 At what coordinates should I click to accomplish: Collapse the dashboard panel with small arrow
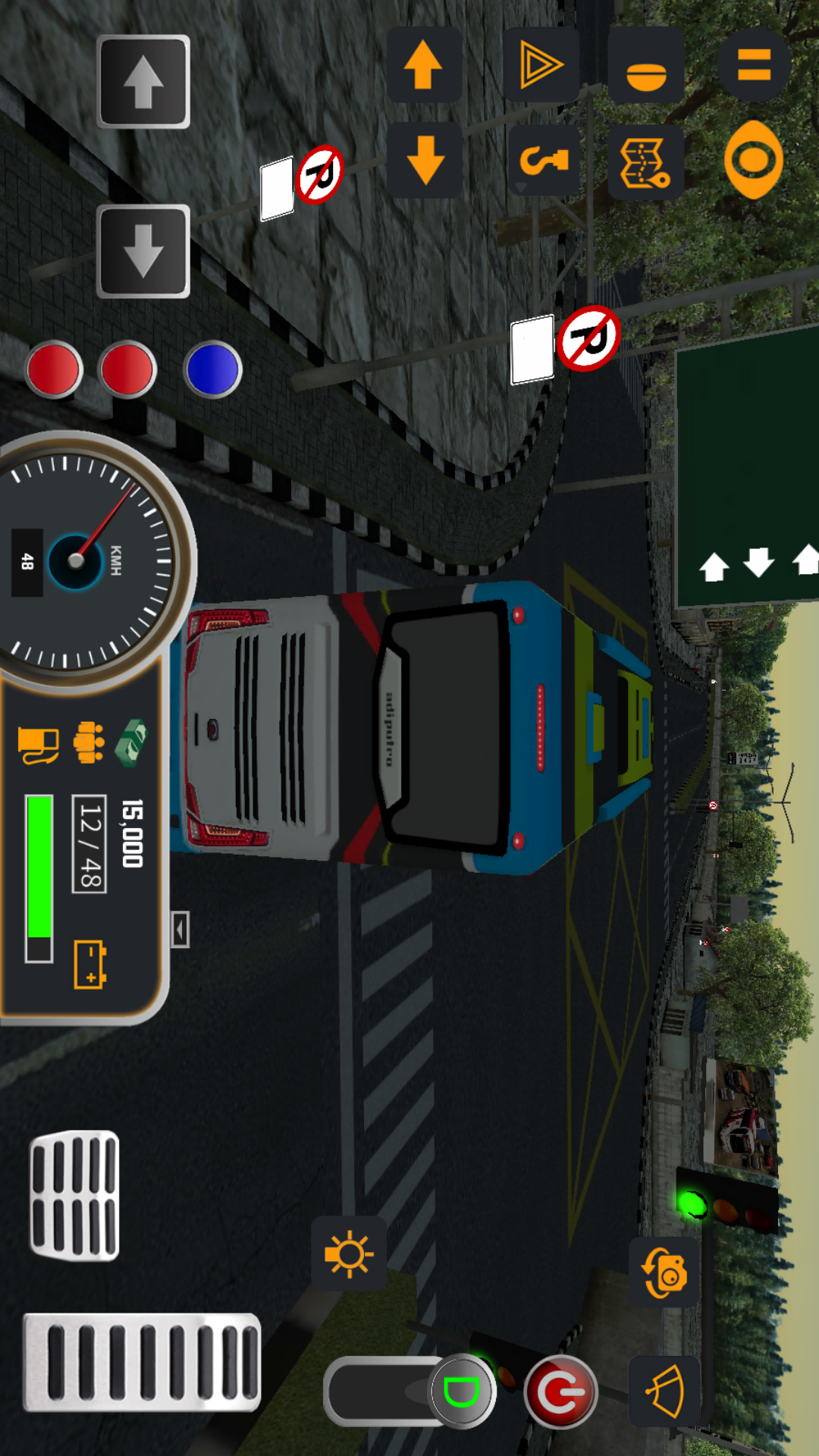180,929
